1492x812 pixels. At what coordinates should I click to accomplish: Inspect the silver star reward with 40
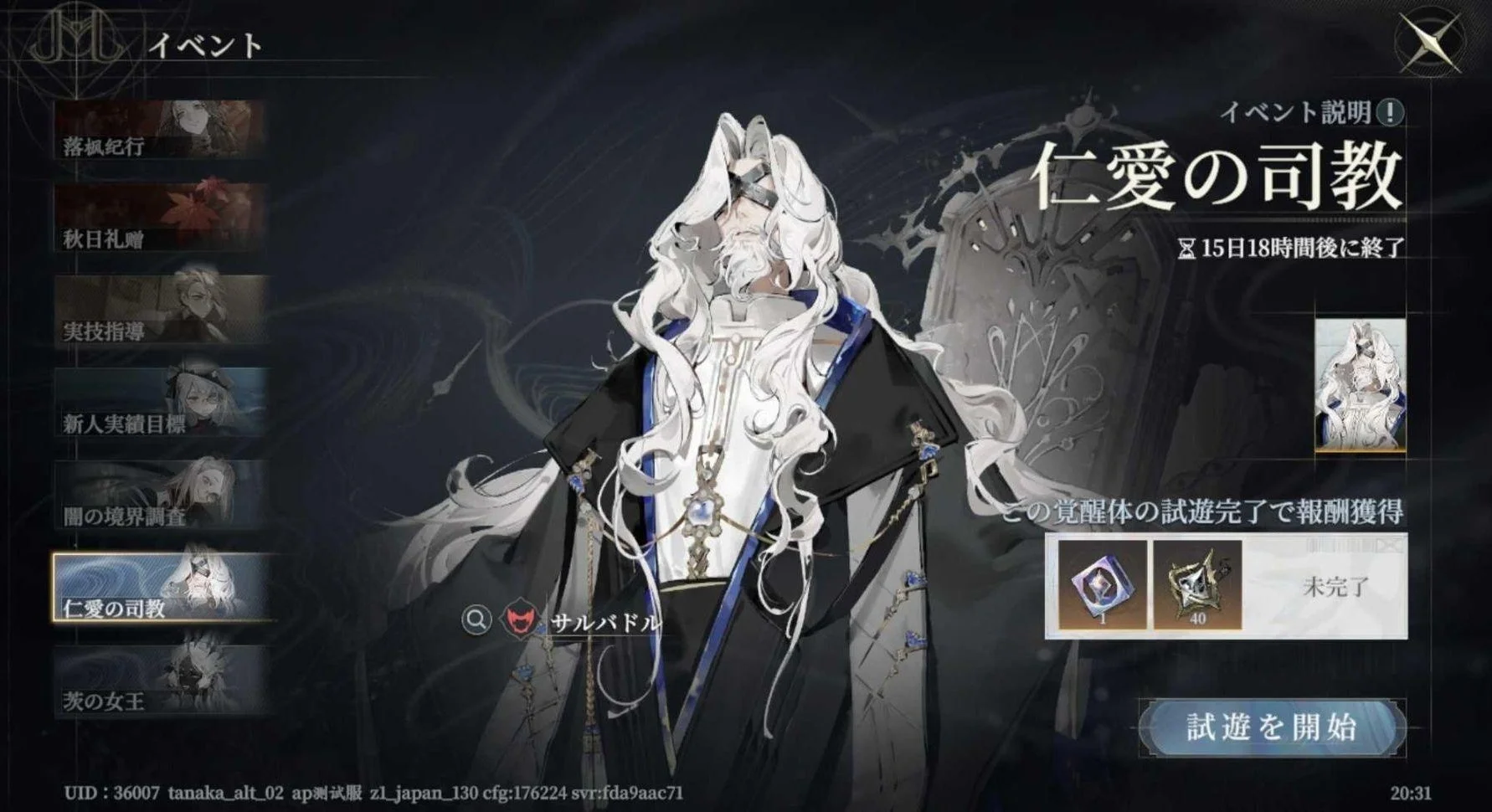1198,585
